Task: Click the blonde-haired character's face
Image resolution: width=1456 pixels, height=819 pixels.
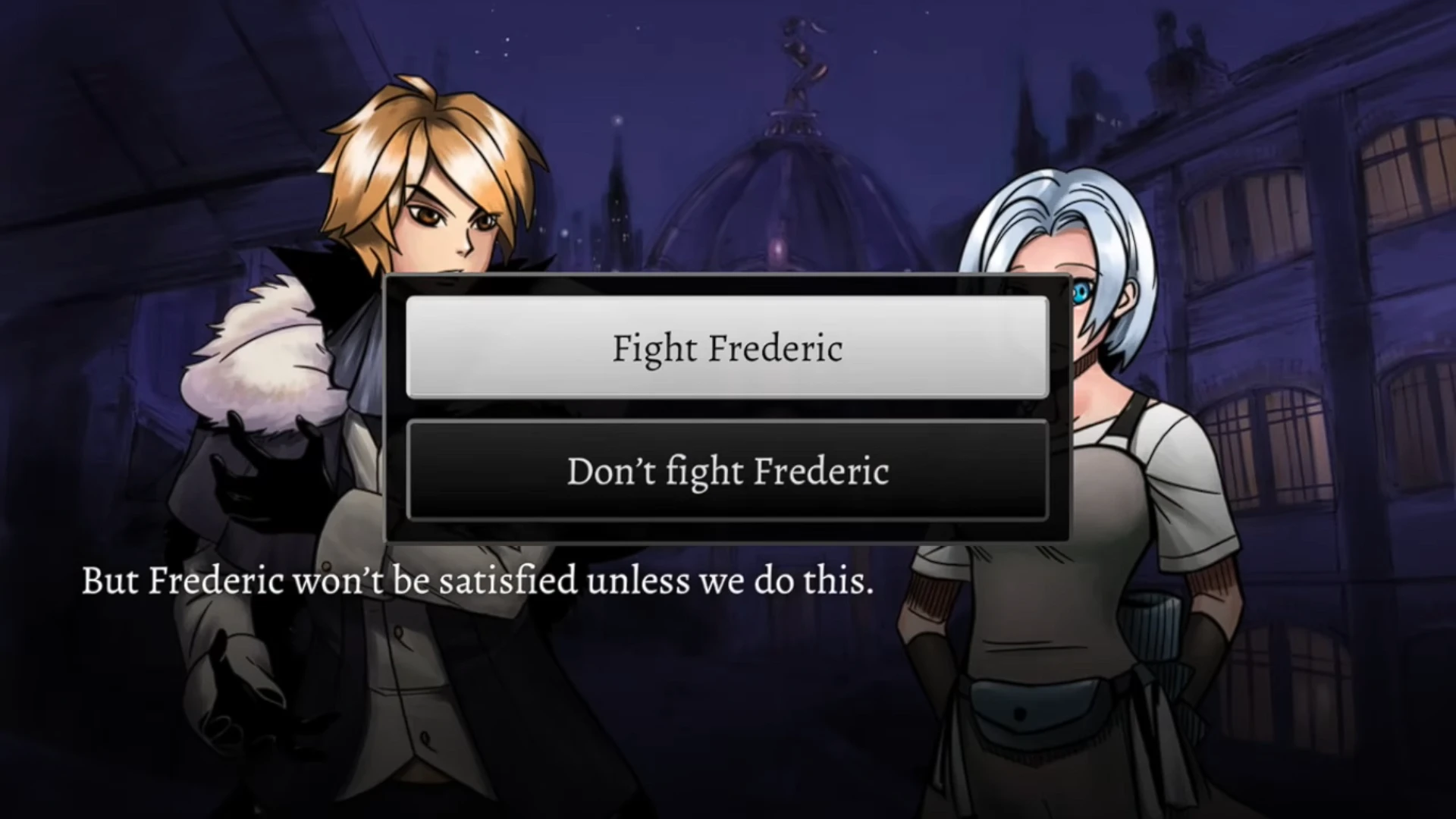Action: pos(432,220)
